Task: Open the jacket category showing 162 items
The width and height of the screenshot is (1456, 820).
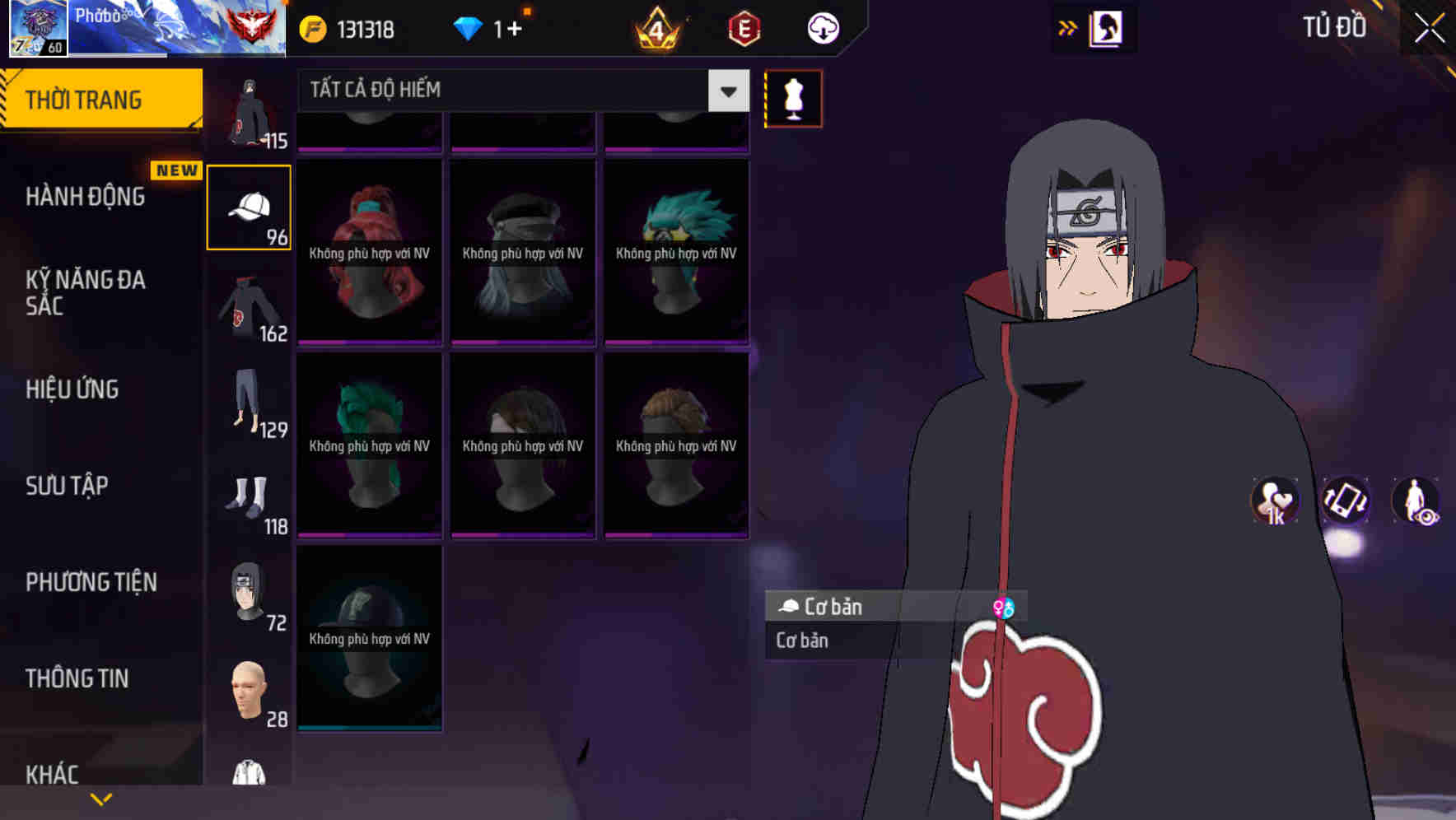Action: (249, 313)
